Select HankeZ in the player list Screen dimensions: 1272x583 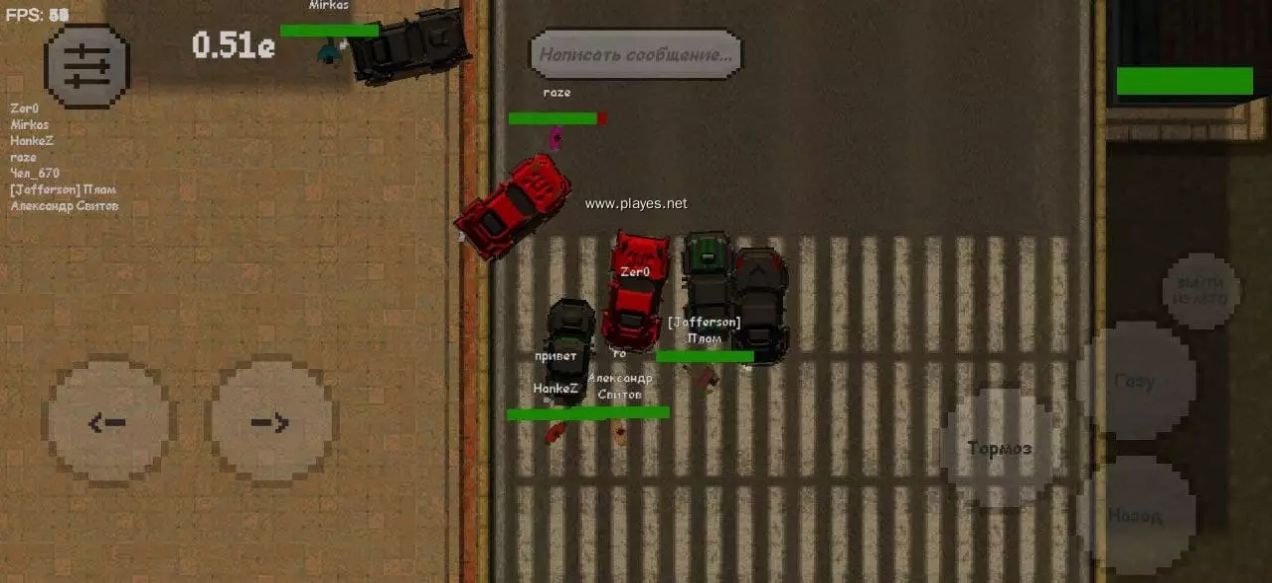click(31, 141)
